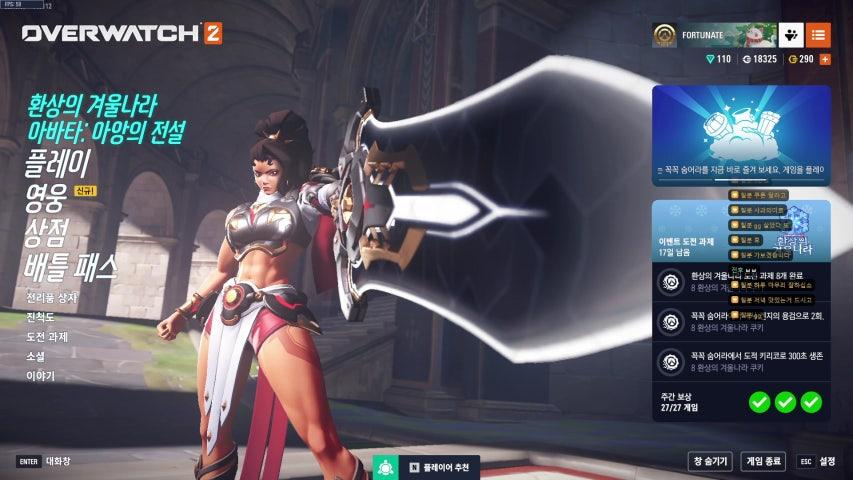Open the 이야기 (Stories) menu entry
Viewport: 853px width, 480px height.
click(x=40, y=376)
